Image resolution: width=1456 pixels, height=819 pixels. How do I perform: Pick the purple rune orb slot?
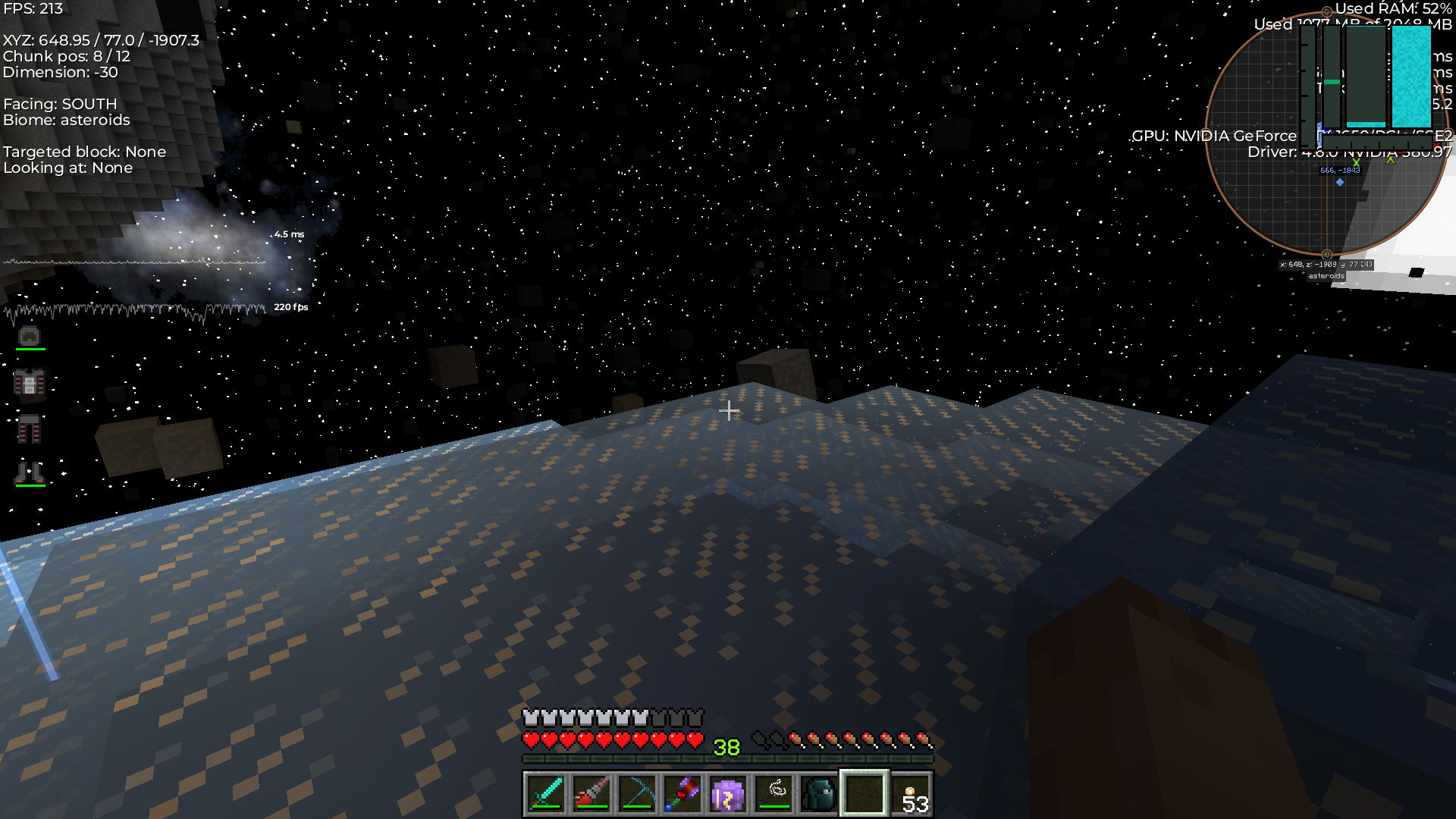(728, 794)
